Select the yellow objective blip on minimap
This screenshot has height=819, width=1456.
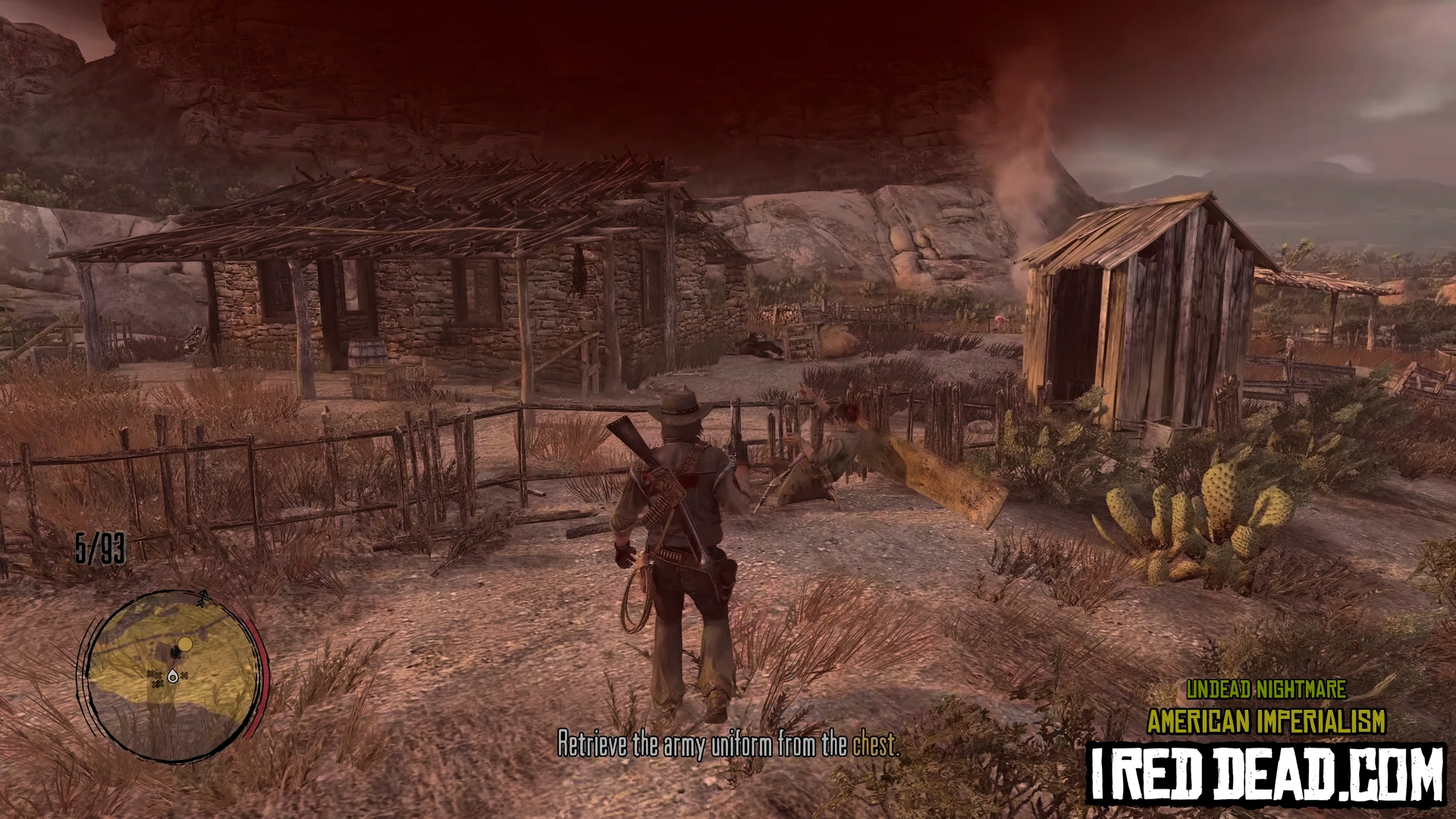[185, 645]
